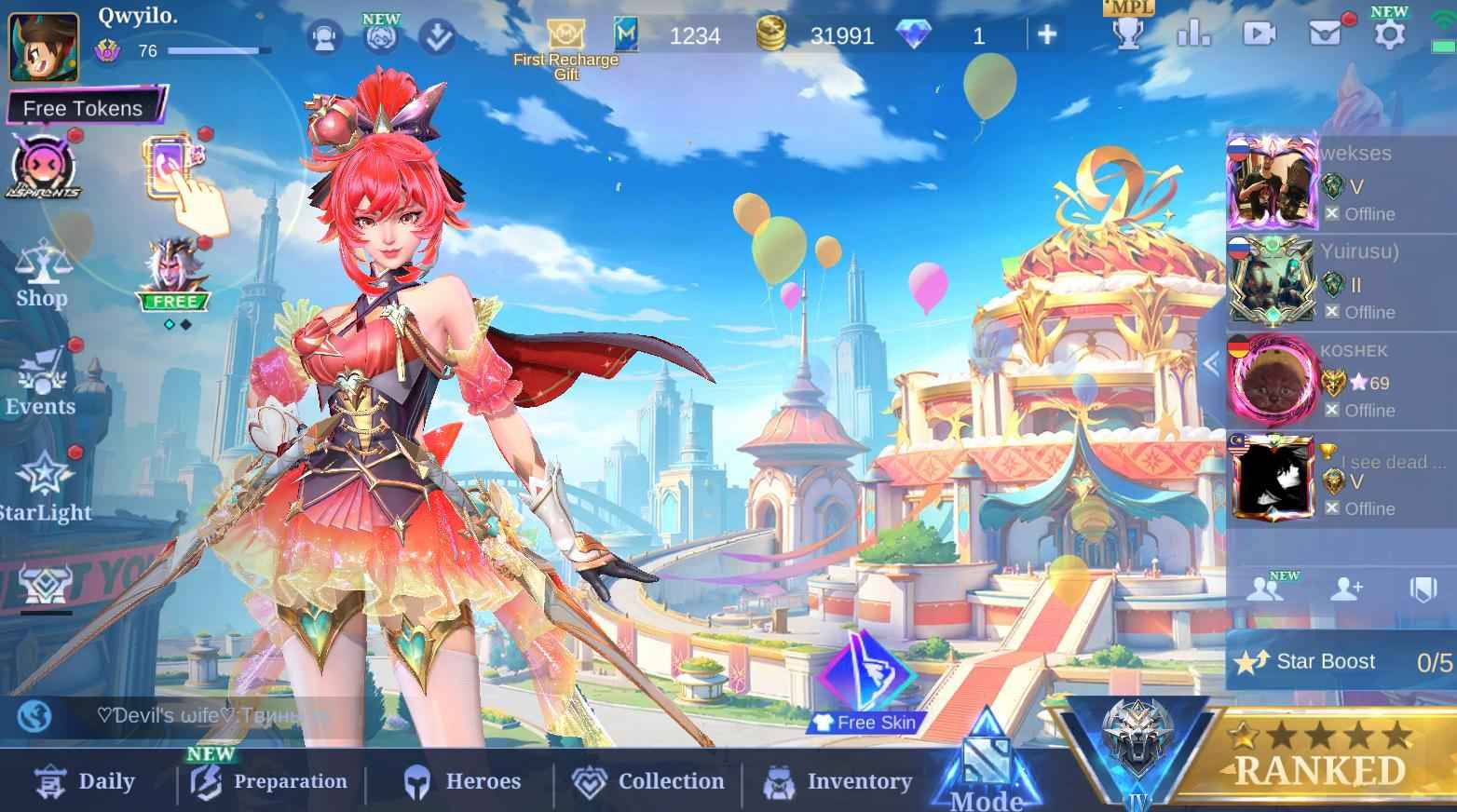Click the add friend icon
This screenshot has width=1457, height=812.
(x=1346, y=587)
